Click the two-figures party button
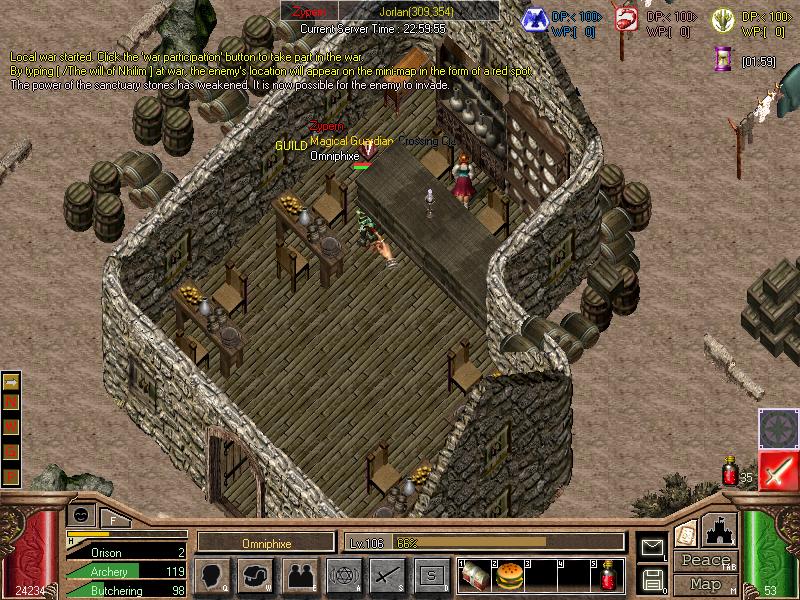Screen dimensions: 800x600 click(x=299, y=575)
